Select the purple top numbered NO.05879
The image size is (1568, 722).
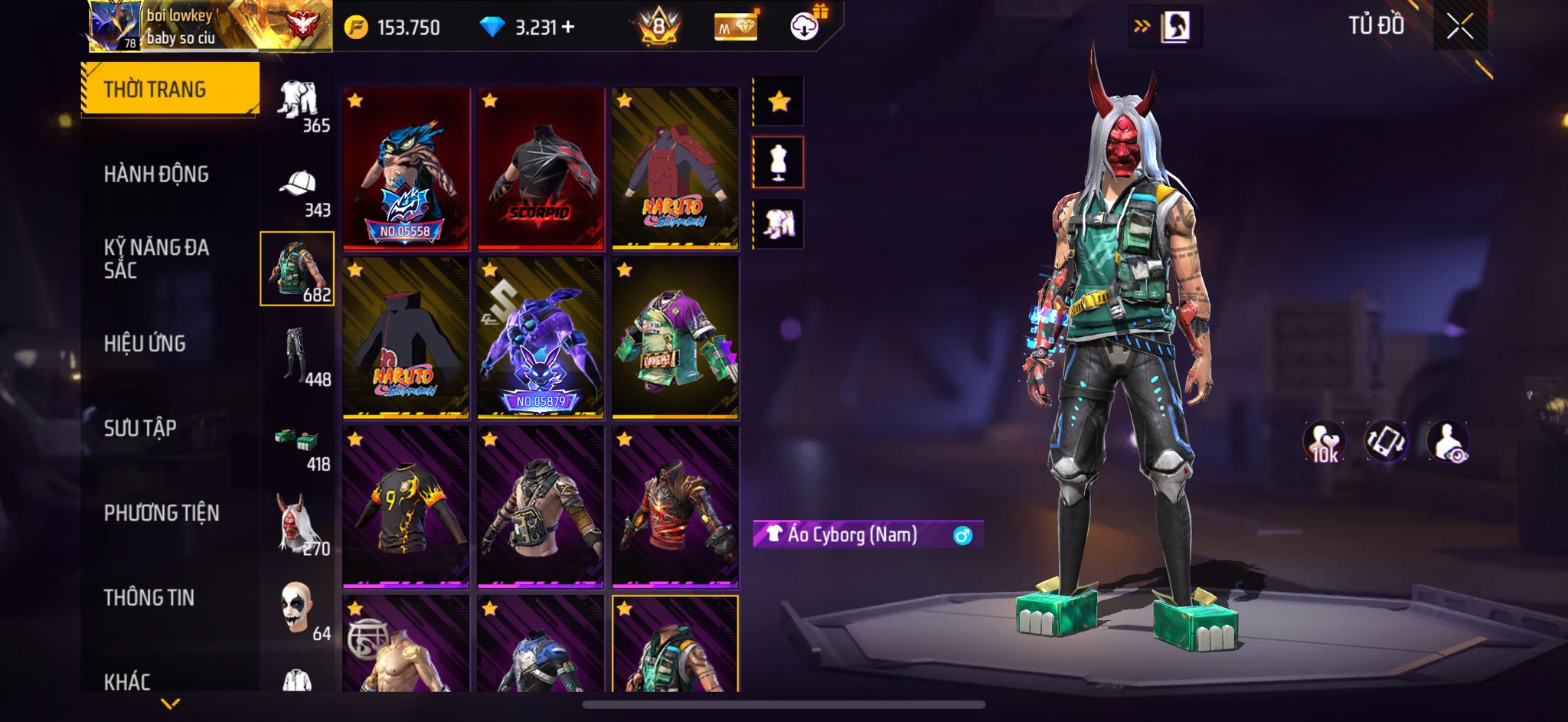(x=541, y=338)
